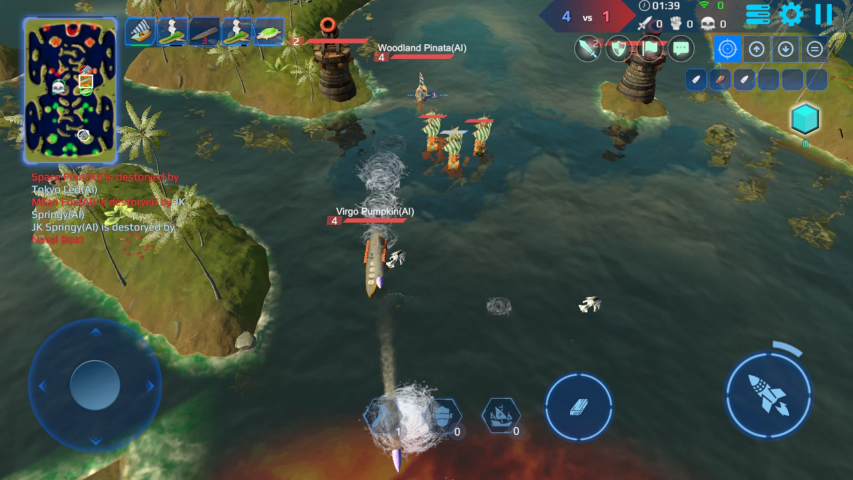This screenshot has width=853, height=480.
Task: Fire the rocket weapon
Action: click(x=768, y=390)
